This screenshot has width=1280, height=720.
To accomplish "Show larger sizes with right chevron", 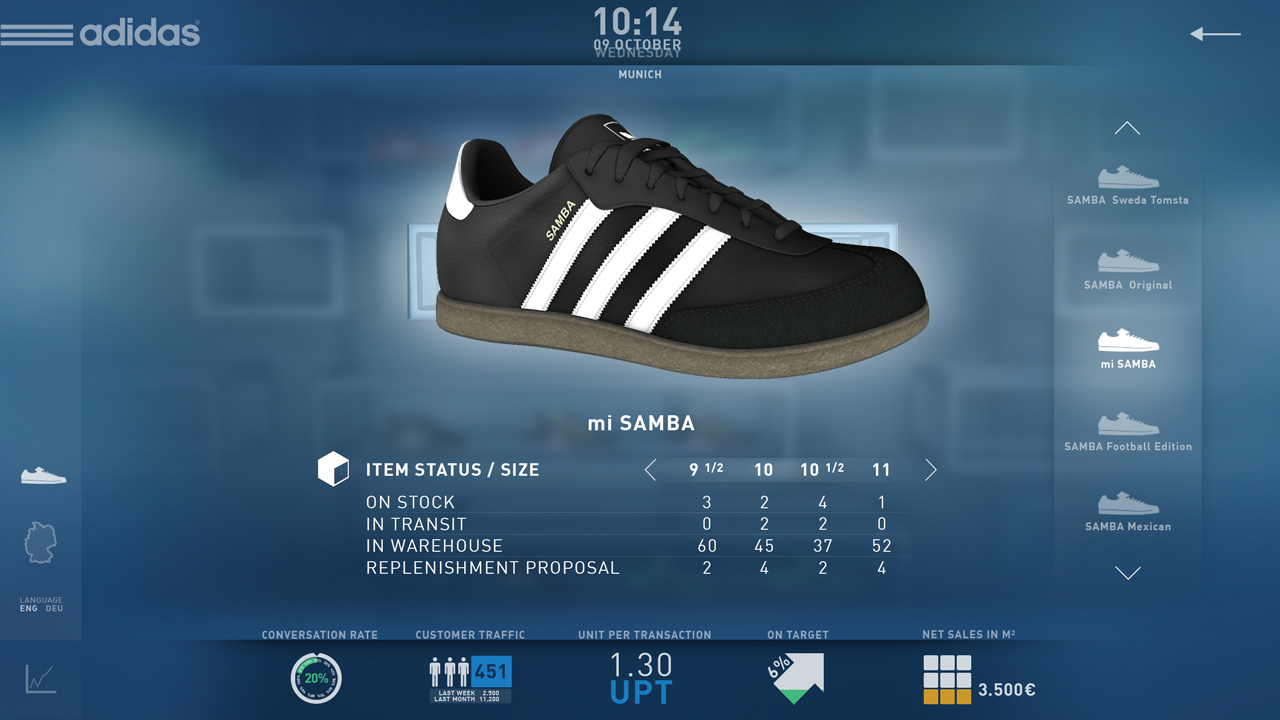I will point(931,470).
